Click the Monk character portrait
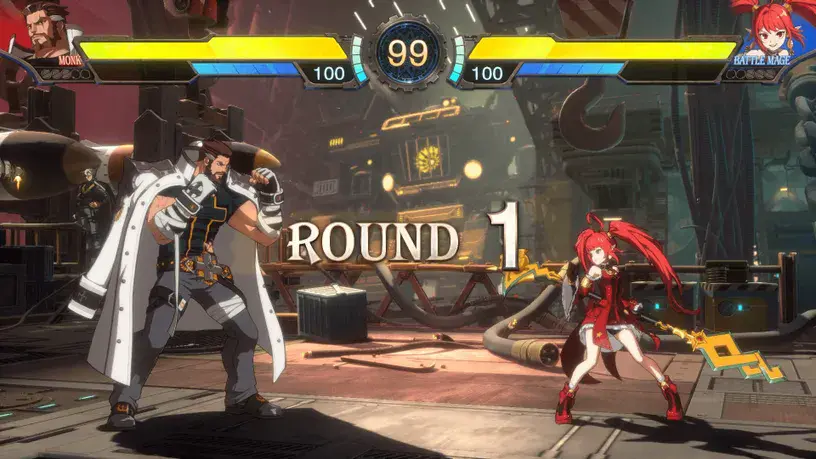Viewport: 816px width, 459px height. click(47, 30)
